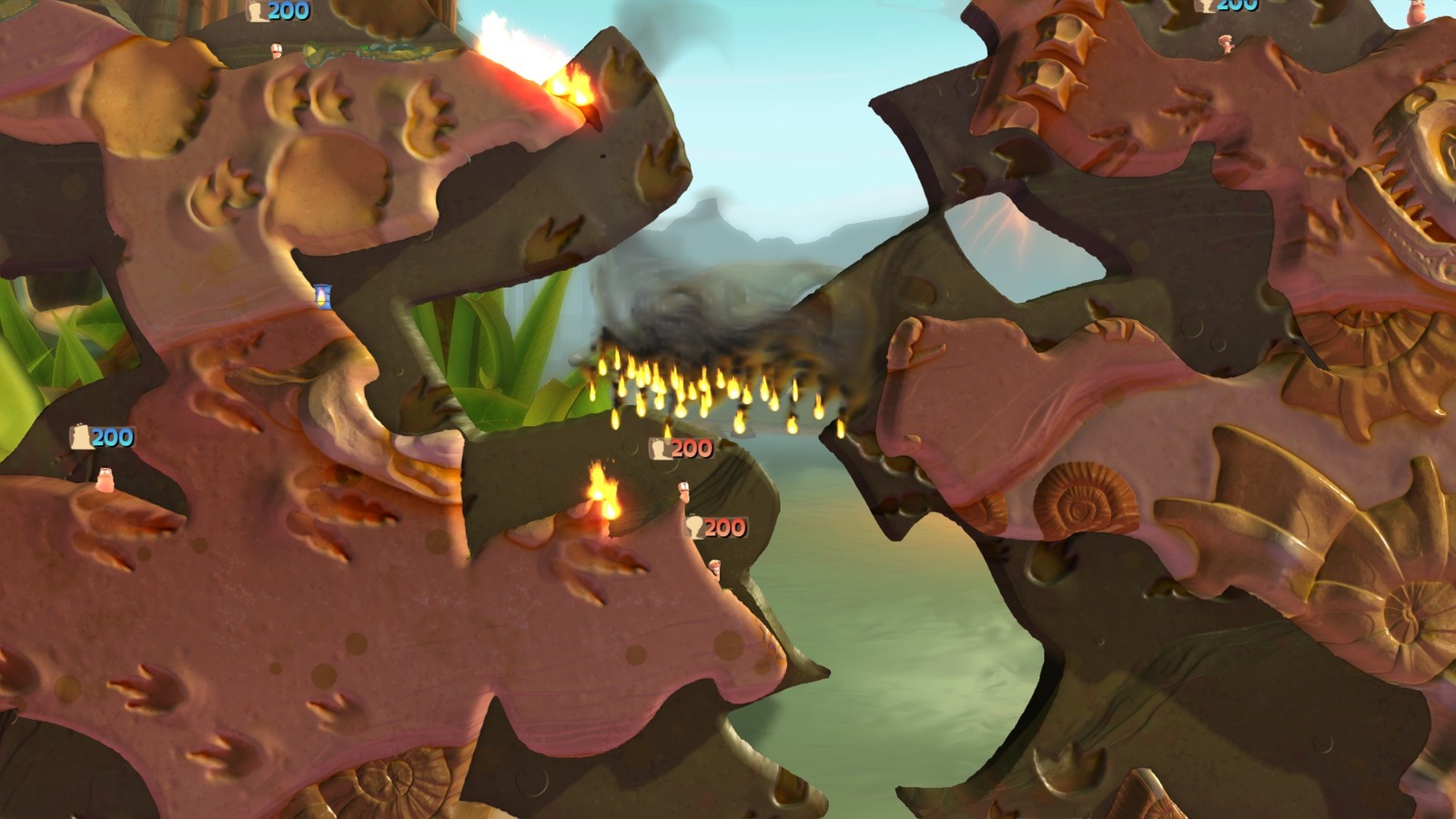Click the burning flame on the upper-left peak
The height and width of the screenshot is (819, 1456).
575,87
